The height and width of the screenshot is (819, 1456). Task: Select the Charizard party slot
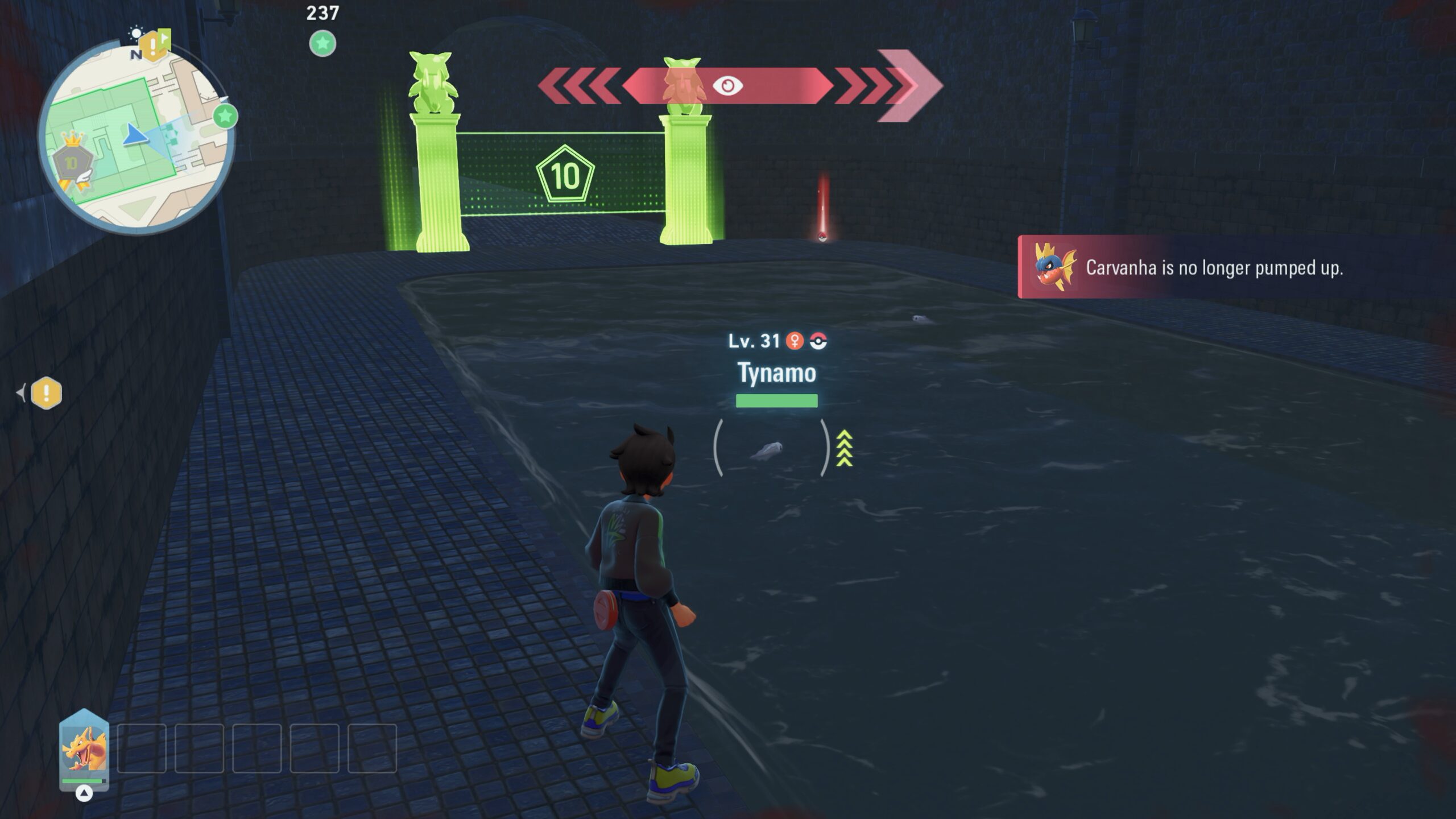coord(84,750)
